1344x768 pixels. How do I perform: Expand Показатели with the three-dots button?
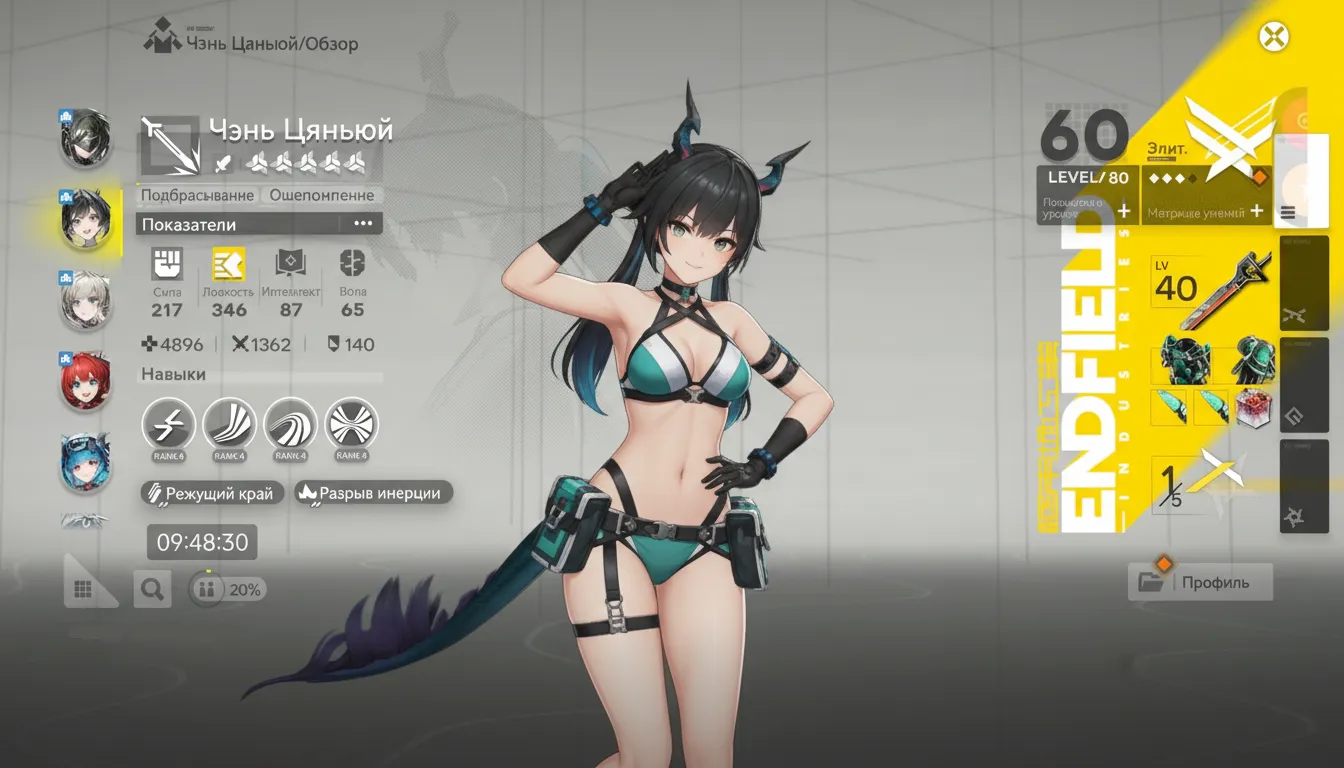coord(362,224)
